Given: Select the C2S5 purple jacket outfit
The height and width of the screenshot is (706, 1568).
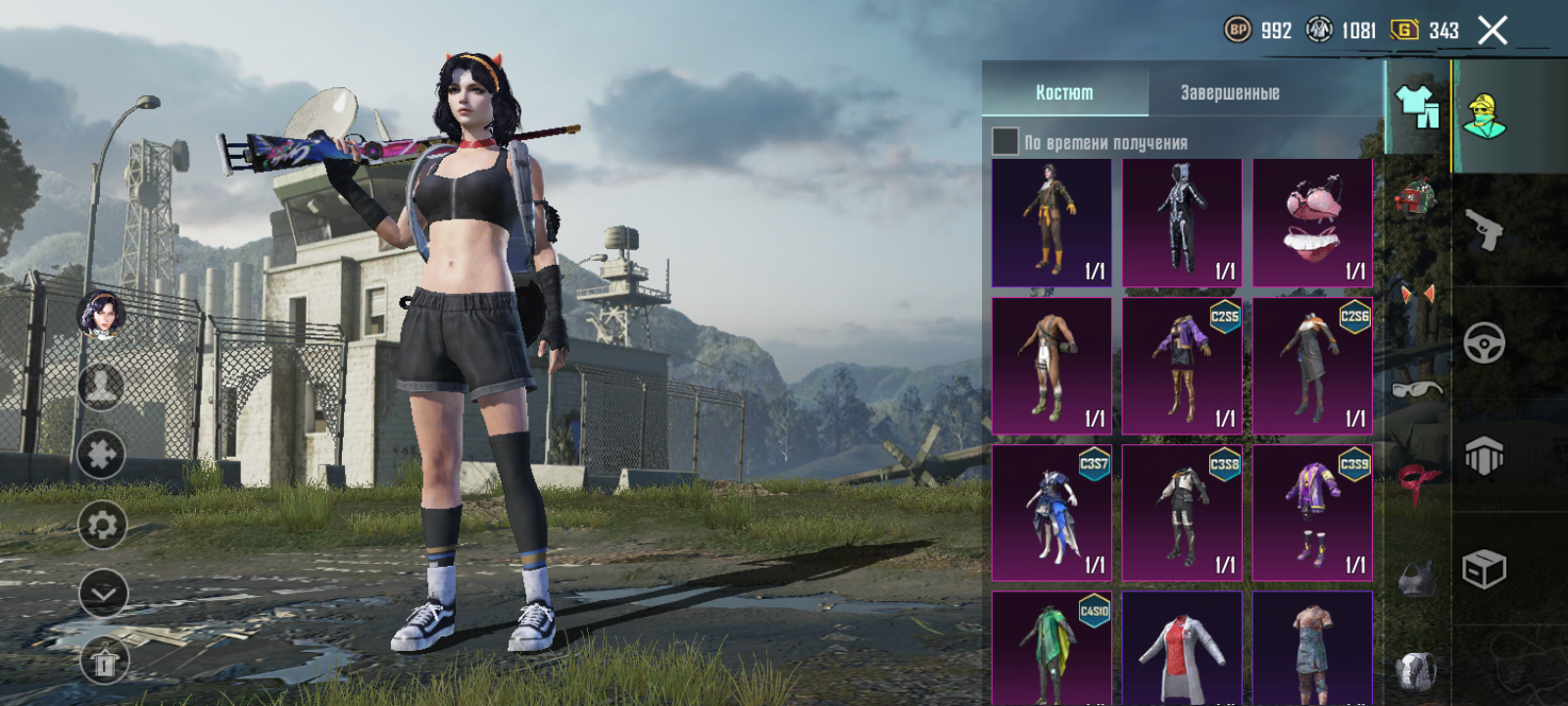Looking at the screenshot, I should (x=1182, y=366).
